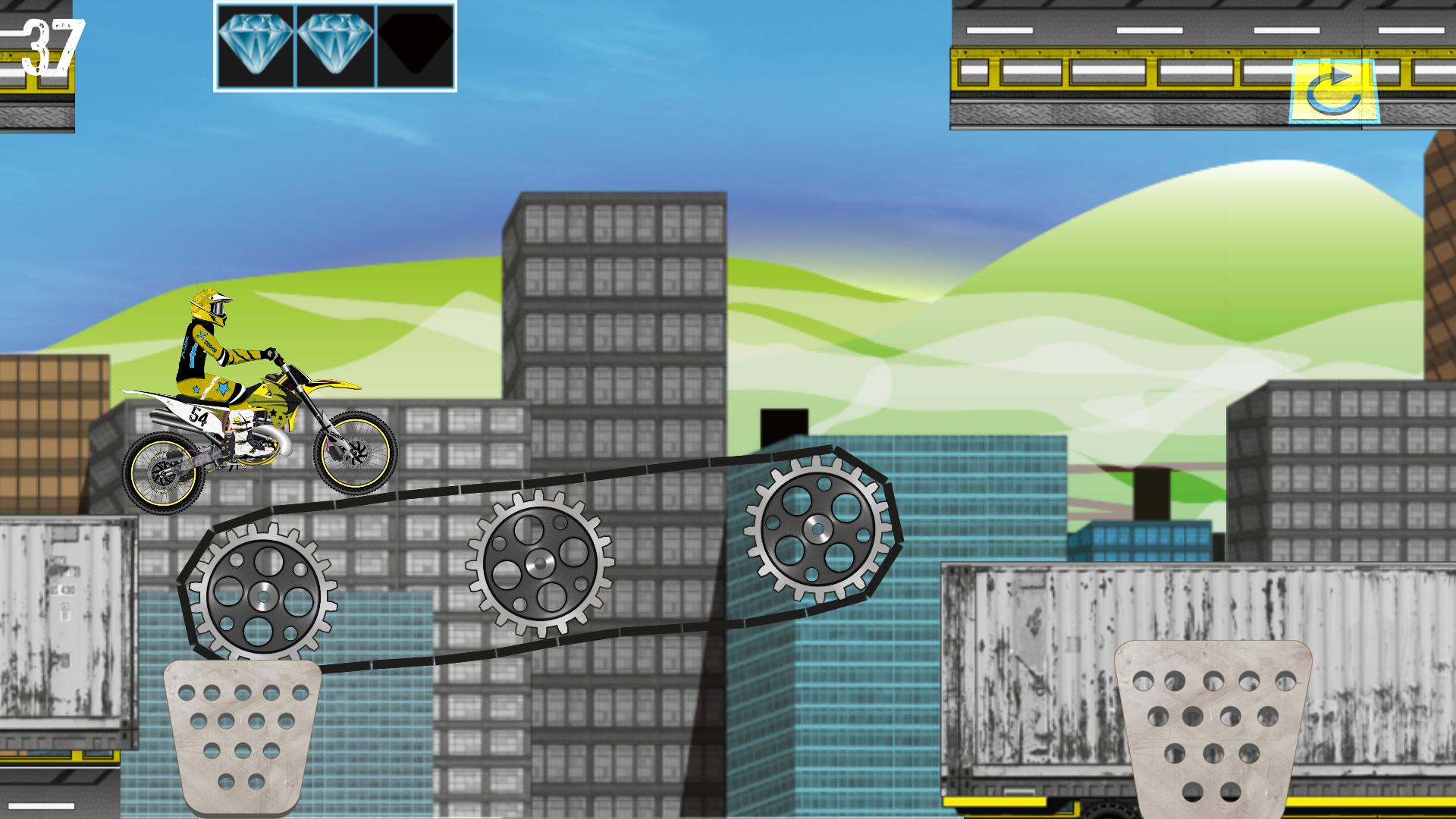Image resolution: width=1456 pixels, height=819 pixels.
Task: Click the number plate 54 on the bike
Action: (x=201, y=416)
